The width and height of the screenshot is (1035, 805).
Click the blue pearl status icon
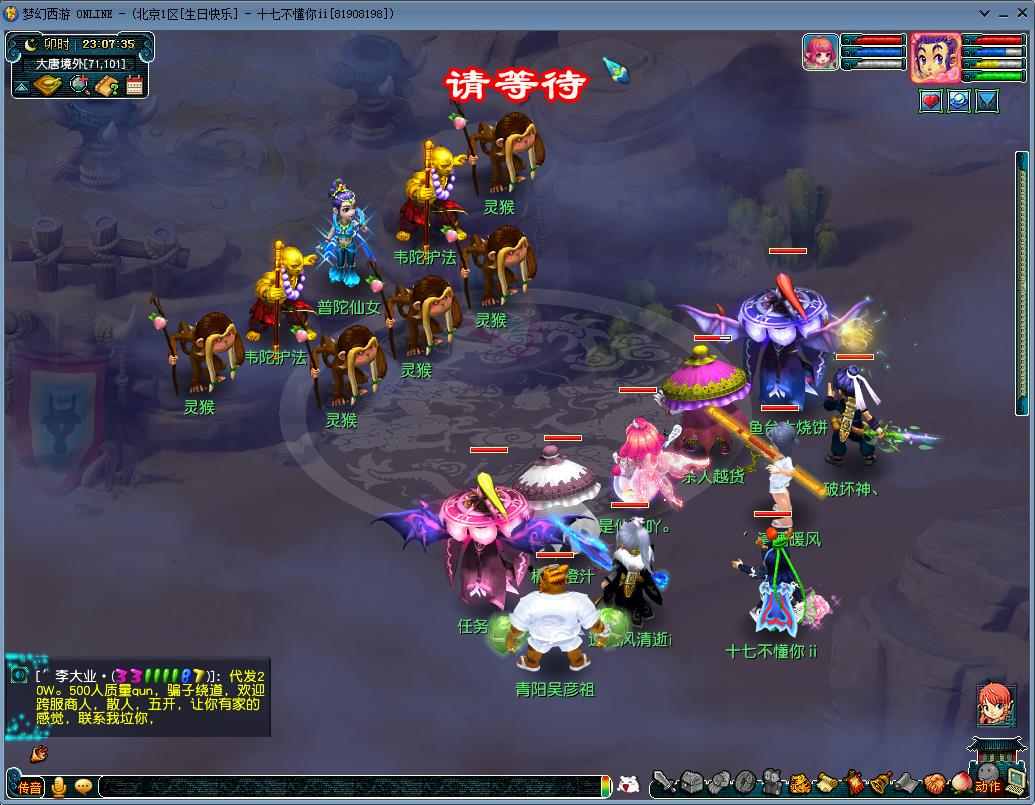pos(959,101)
